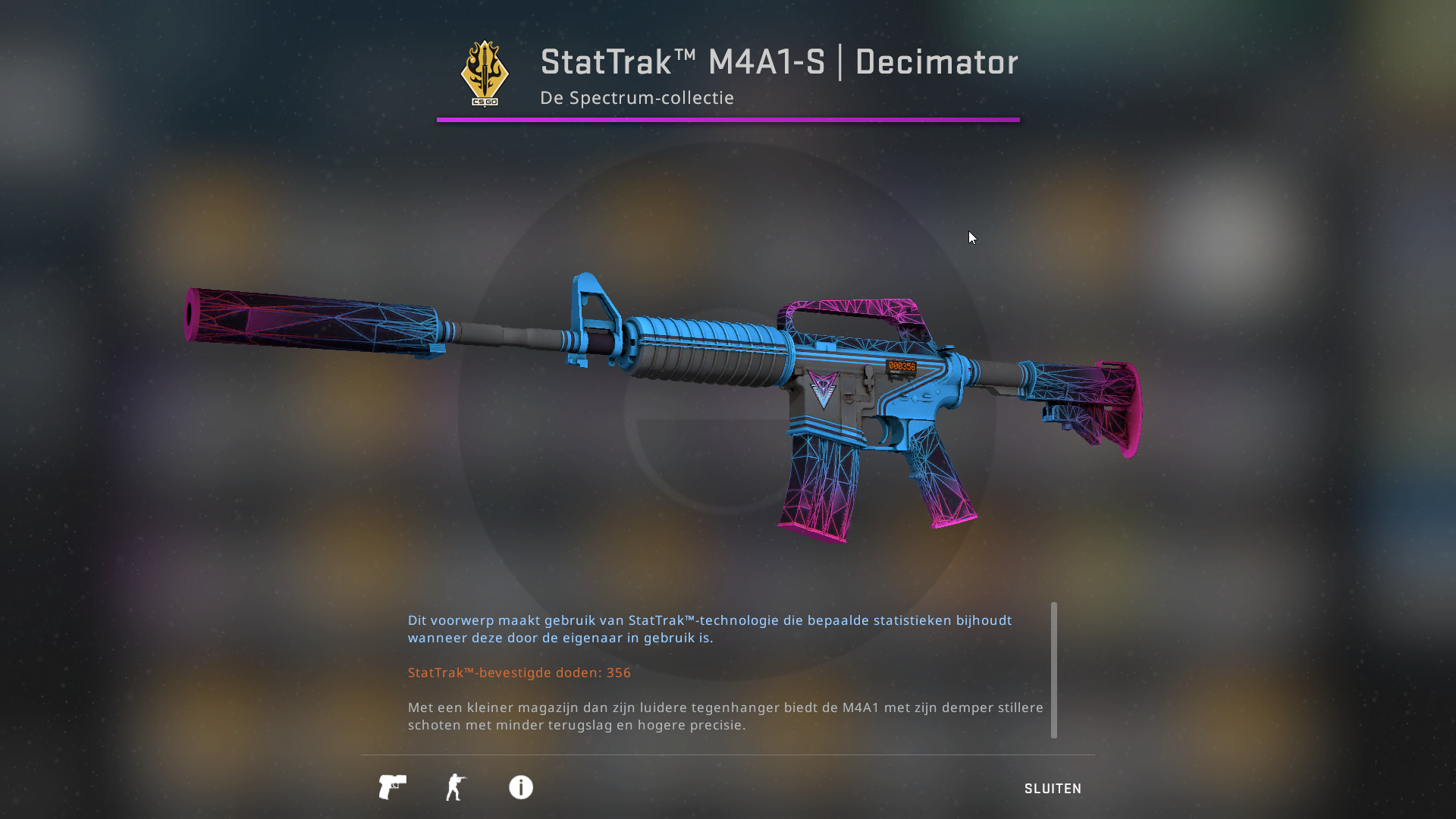
Task: Select the pistol weapon view icon
Action: [x=392, y=787]
